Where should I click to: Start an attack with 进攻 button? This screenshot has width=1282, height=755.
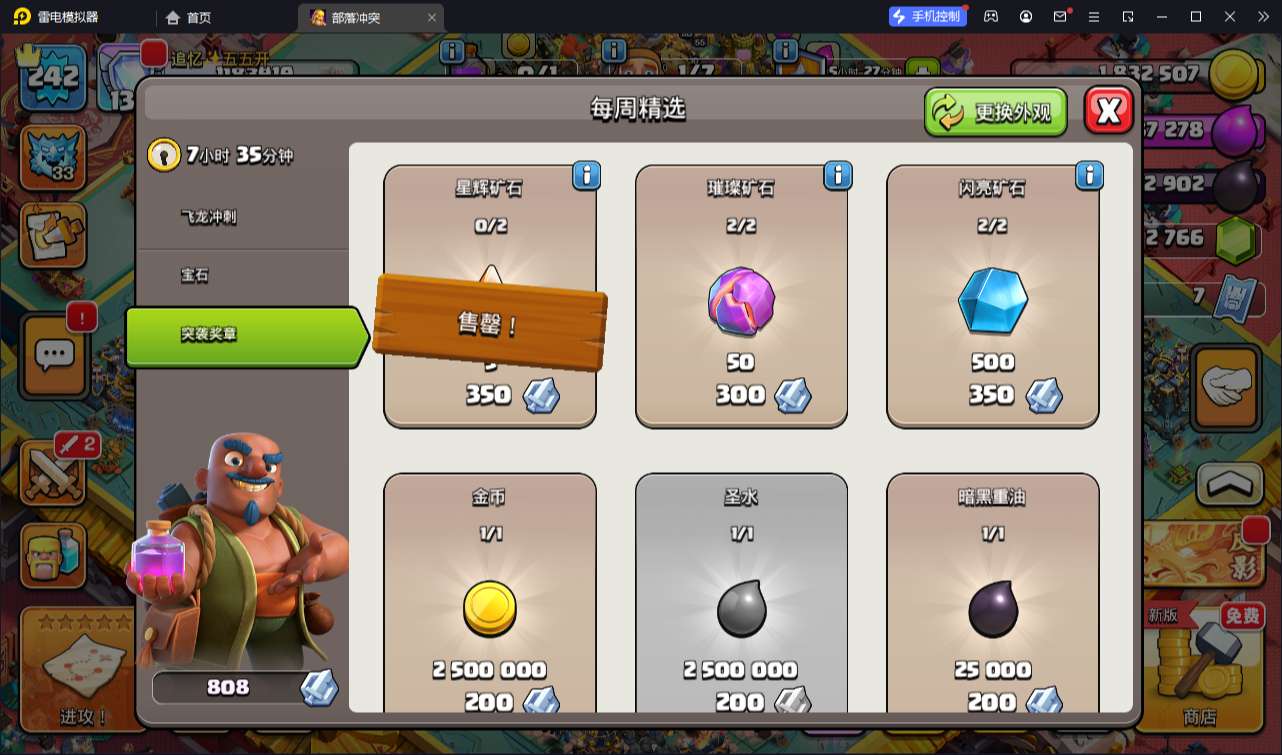pyautogui.click(x=82, y=668)
